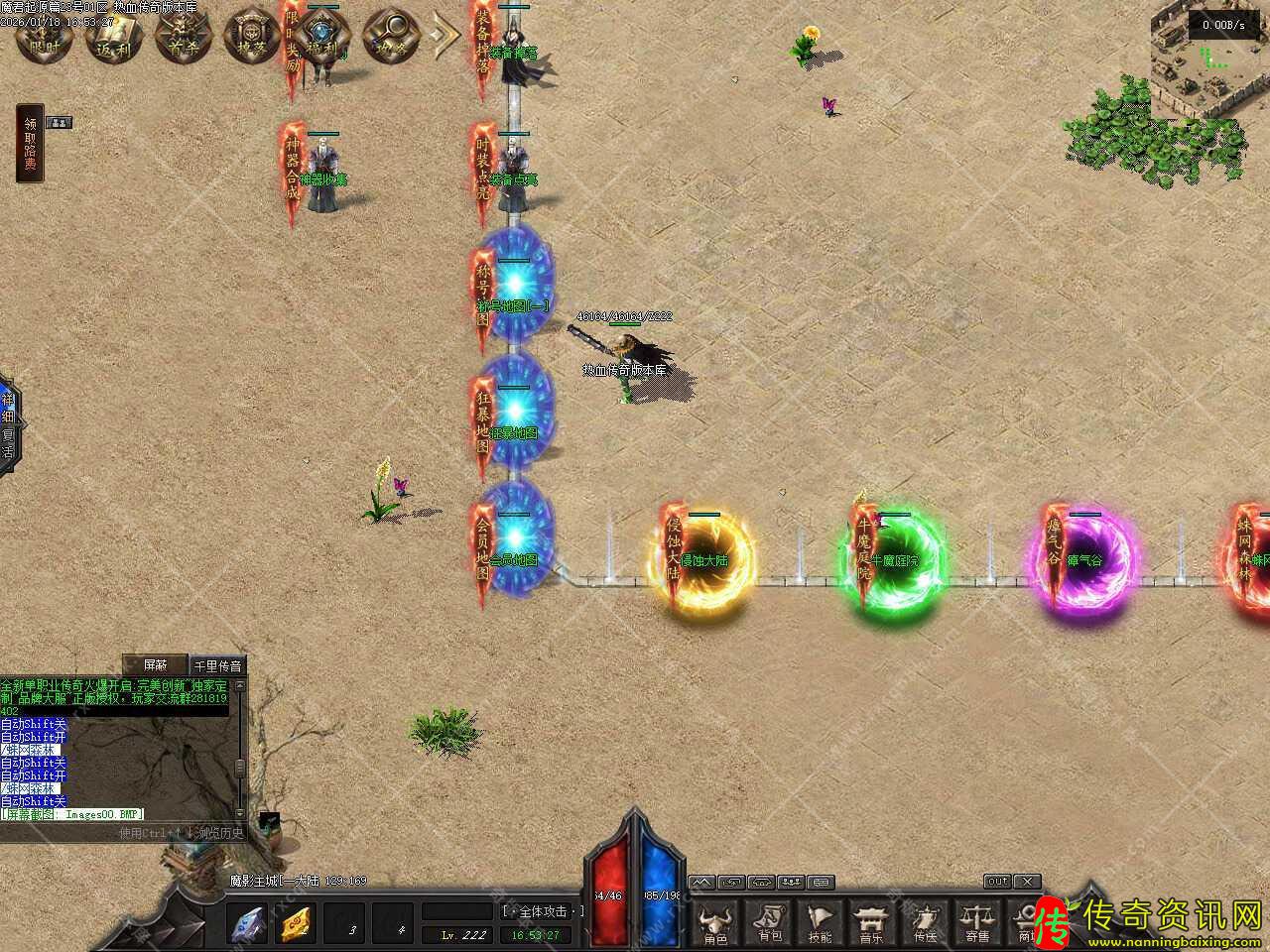Claim travel money via 领取路费 button
This screenshot has width=1270, height=952.
(30, 144)
